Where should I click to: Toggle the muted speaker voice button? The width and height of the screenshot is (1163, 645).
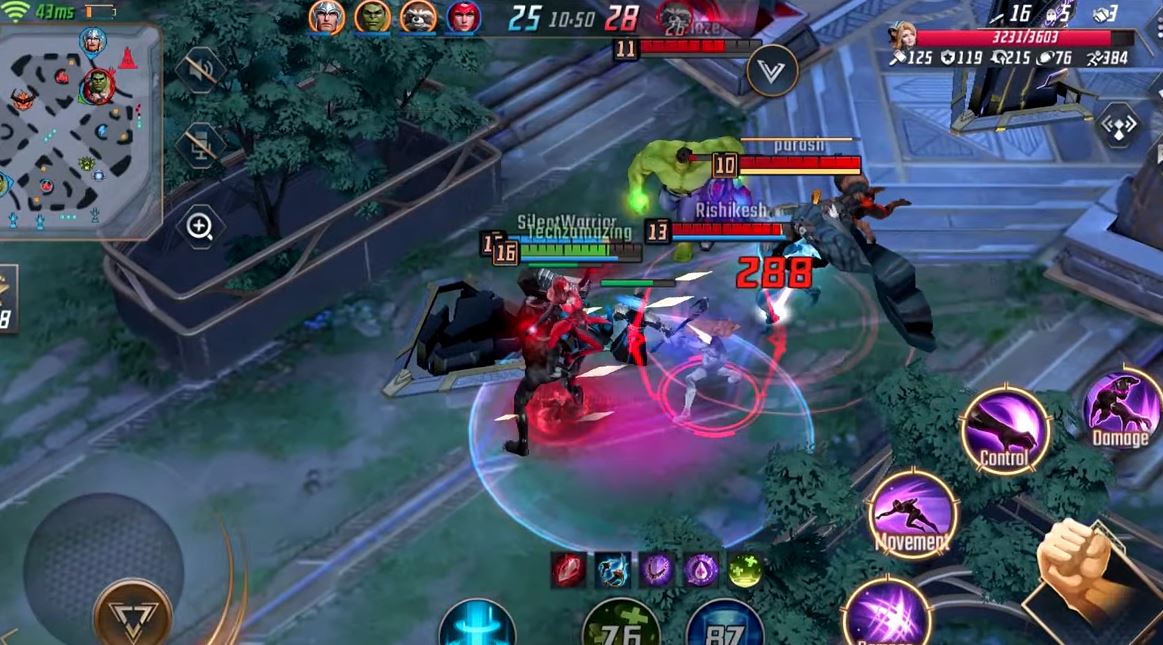pos(199,70)
